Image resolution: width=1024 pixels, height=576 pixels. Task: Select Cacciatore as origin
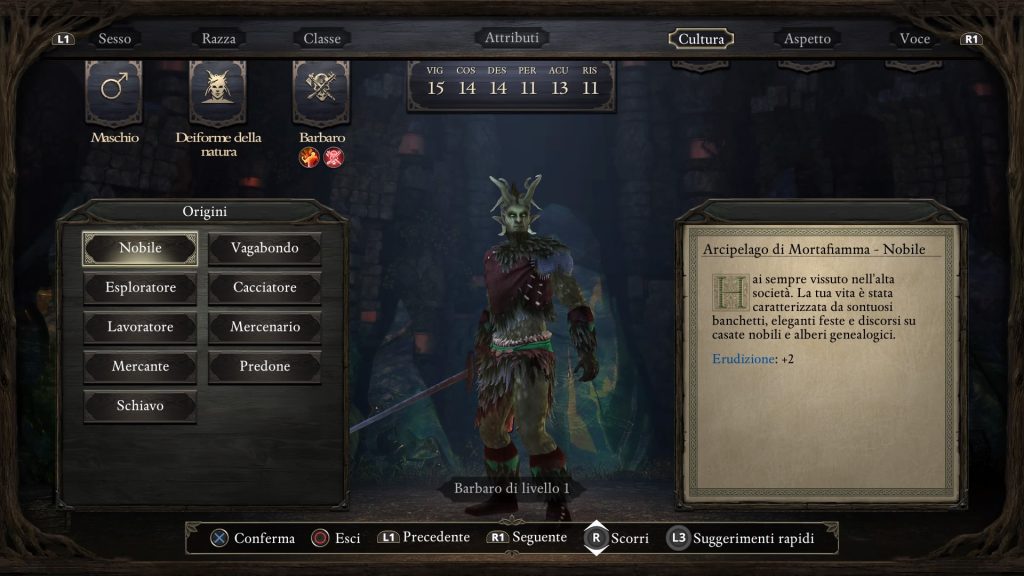265,288
